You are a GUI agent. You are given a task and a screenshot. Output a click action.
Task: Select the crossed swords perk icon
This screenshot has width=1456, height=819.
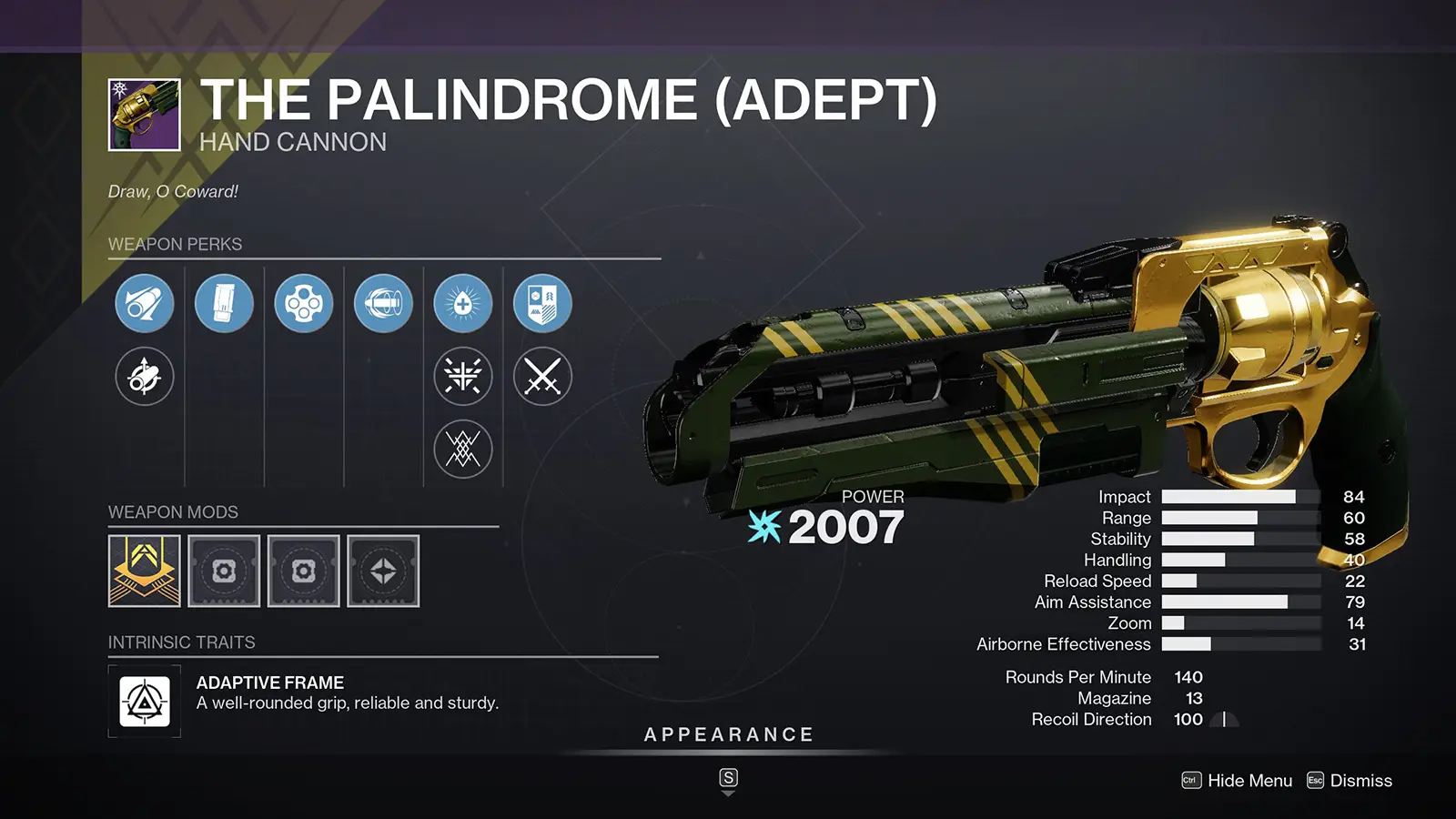click(542, 377)
